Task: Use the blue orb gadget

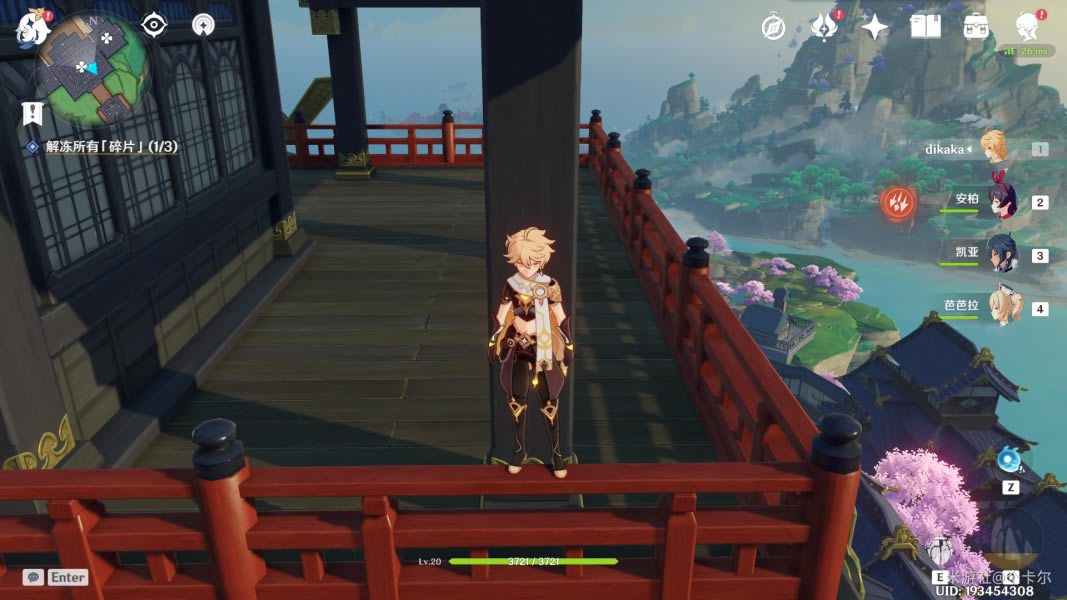Action: [x=1008, y=460]
